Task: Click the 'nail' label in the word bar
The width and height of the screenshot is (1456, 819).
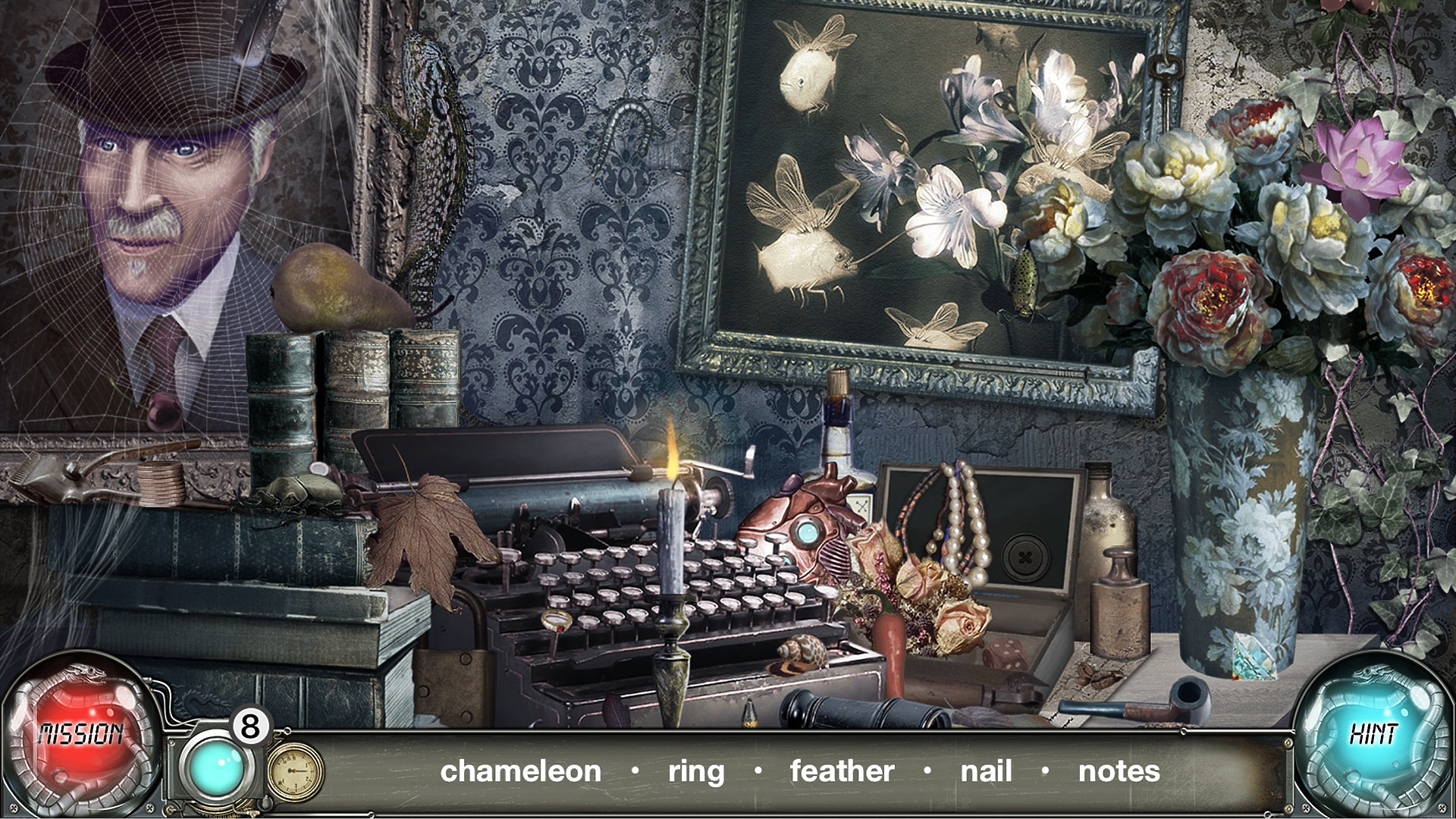Action: coord(986,771)
